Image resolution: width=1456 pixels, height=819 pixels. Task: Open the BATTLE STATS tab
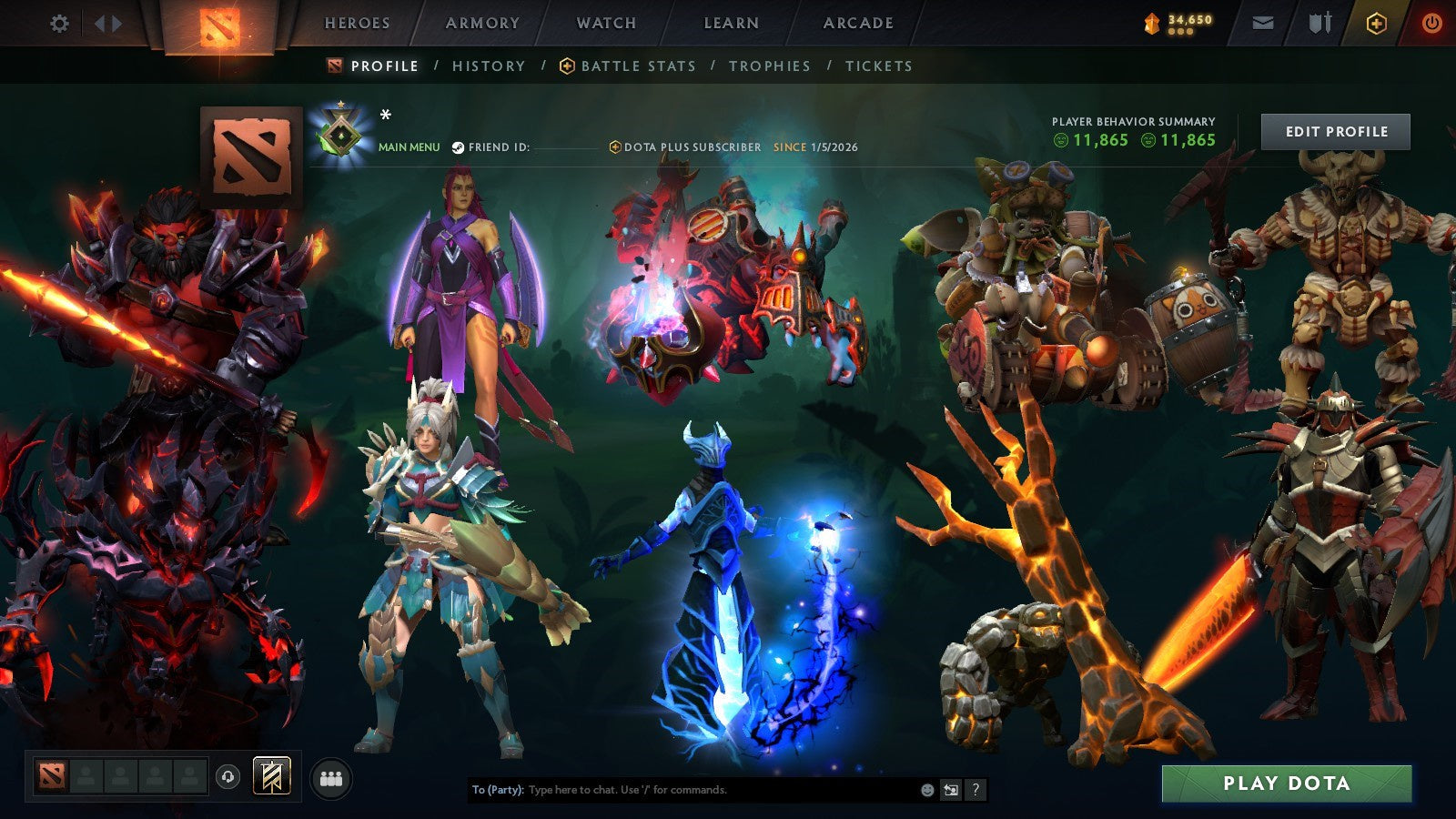[x=637, y=66]
